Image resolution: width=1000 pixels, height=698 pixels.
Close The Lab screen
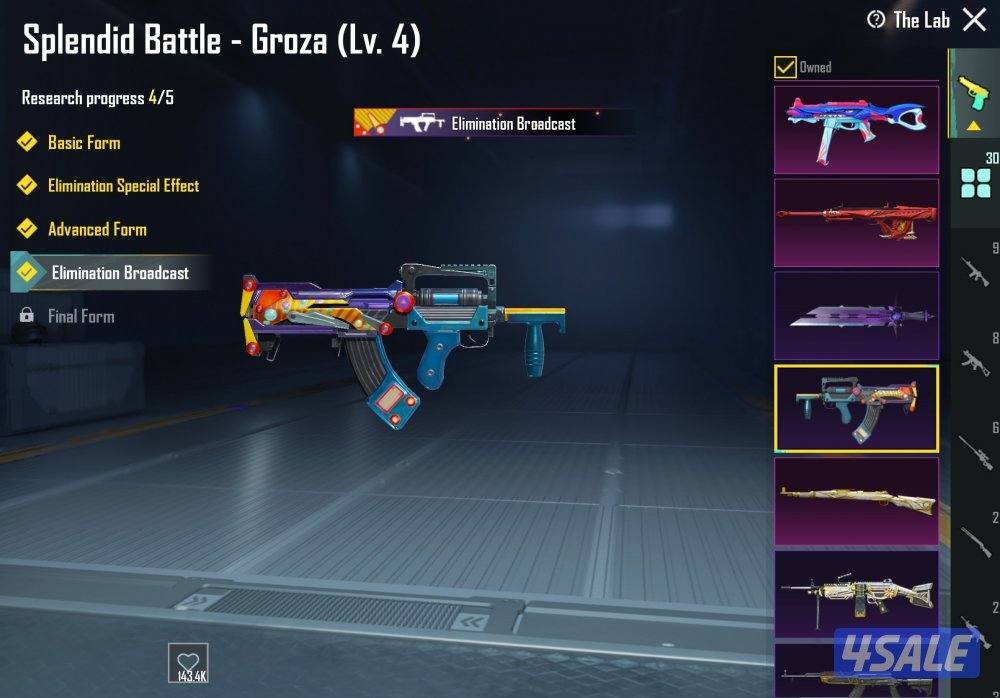[x=974, y=19]
